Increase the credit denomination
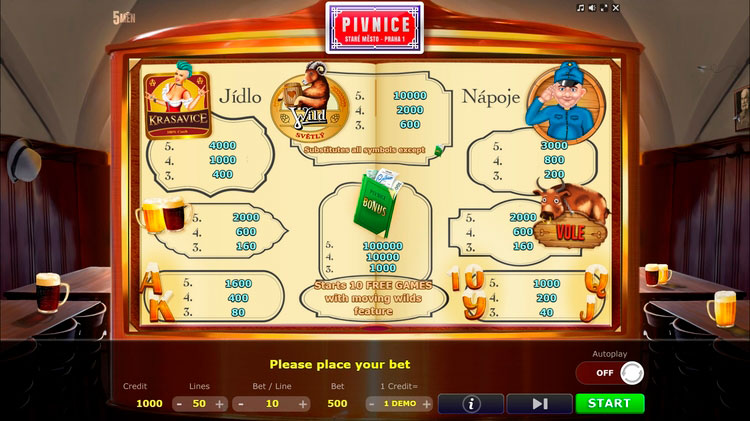Screen dimensions: 750x421 coord(426,404)
